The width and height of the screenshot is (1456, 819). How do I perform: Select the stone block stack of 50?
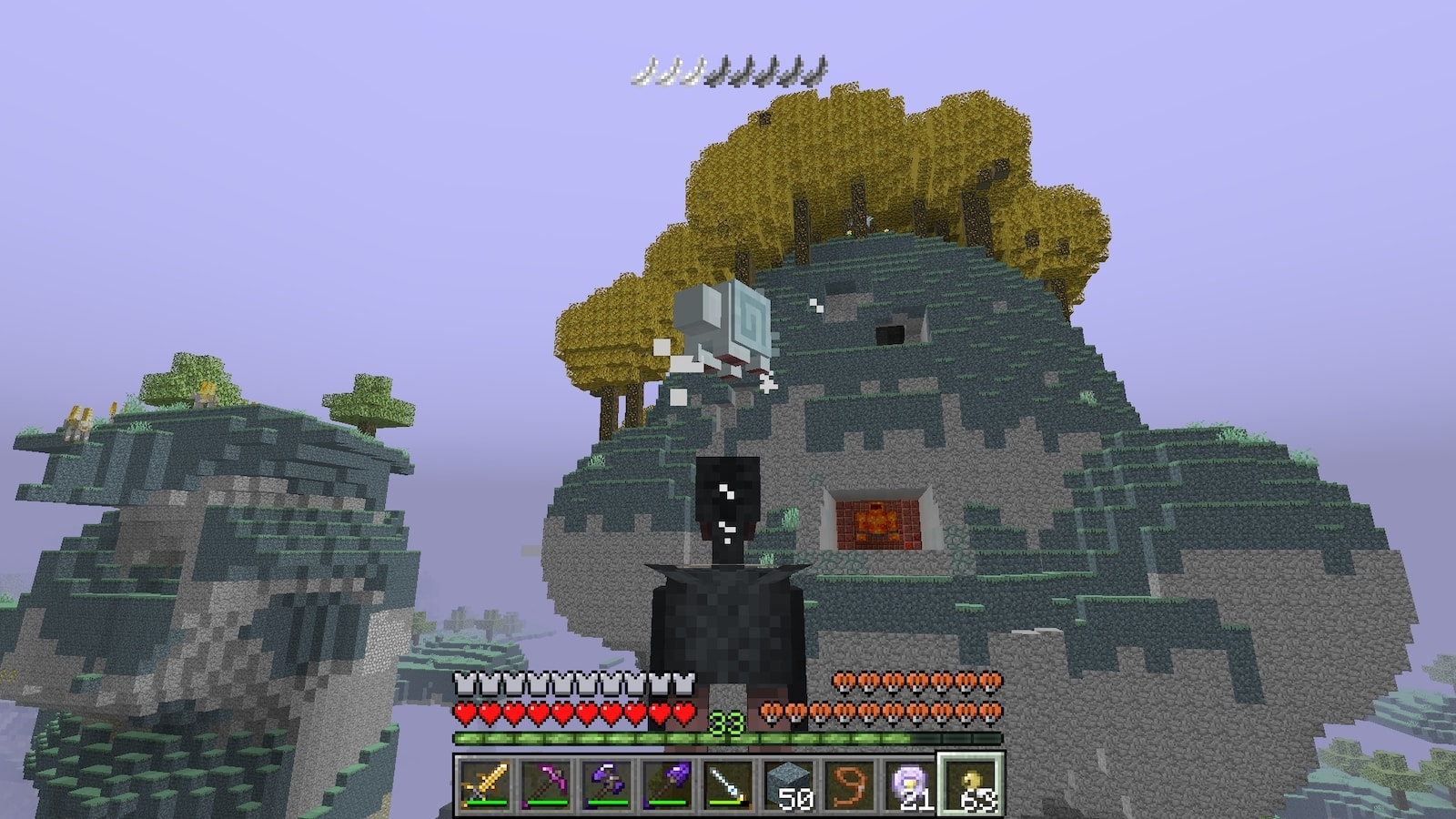[x=789, y=784]
